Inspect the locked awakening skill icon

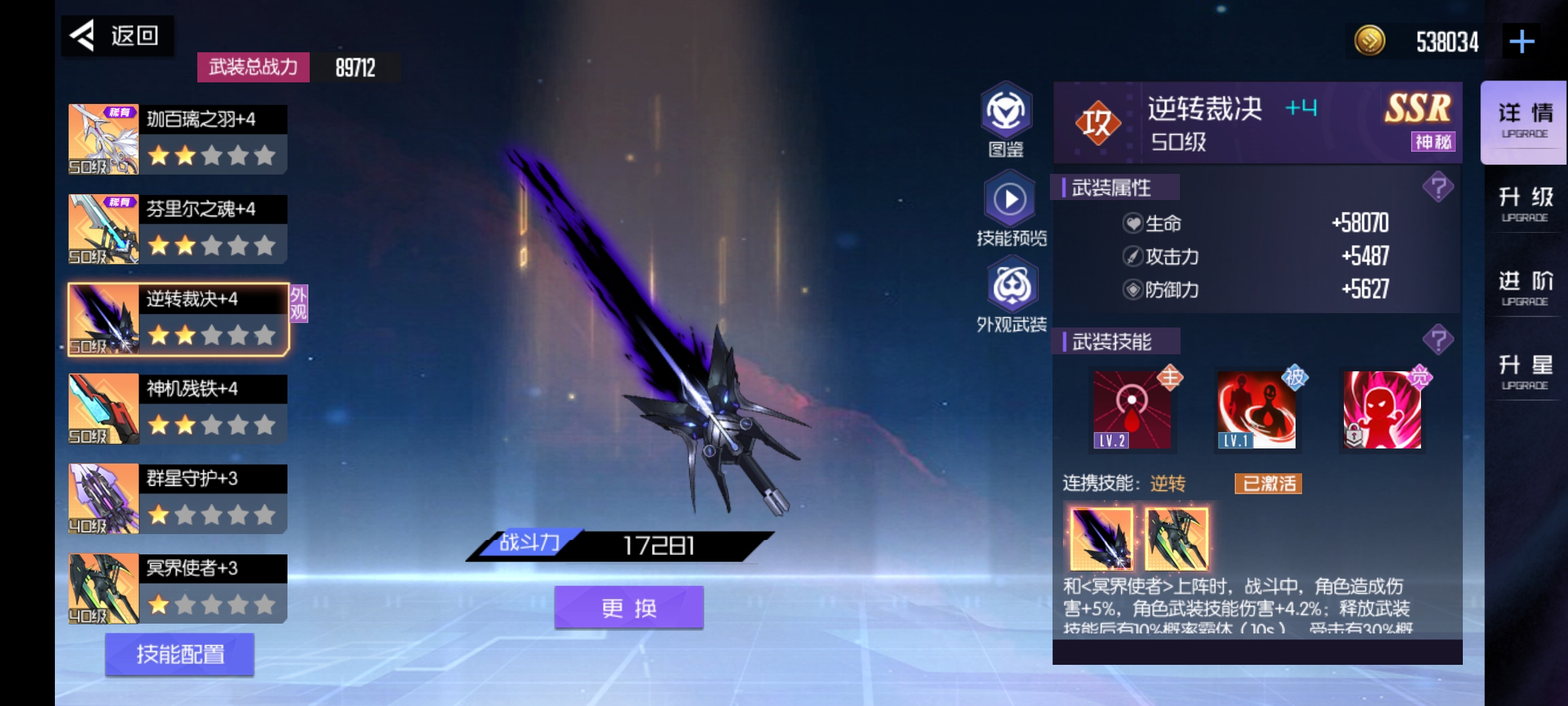pyautogui.click(x=1382, y=410)
